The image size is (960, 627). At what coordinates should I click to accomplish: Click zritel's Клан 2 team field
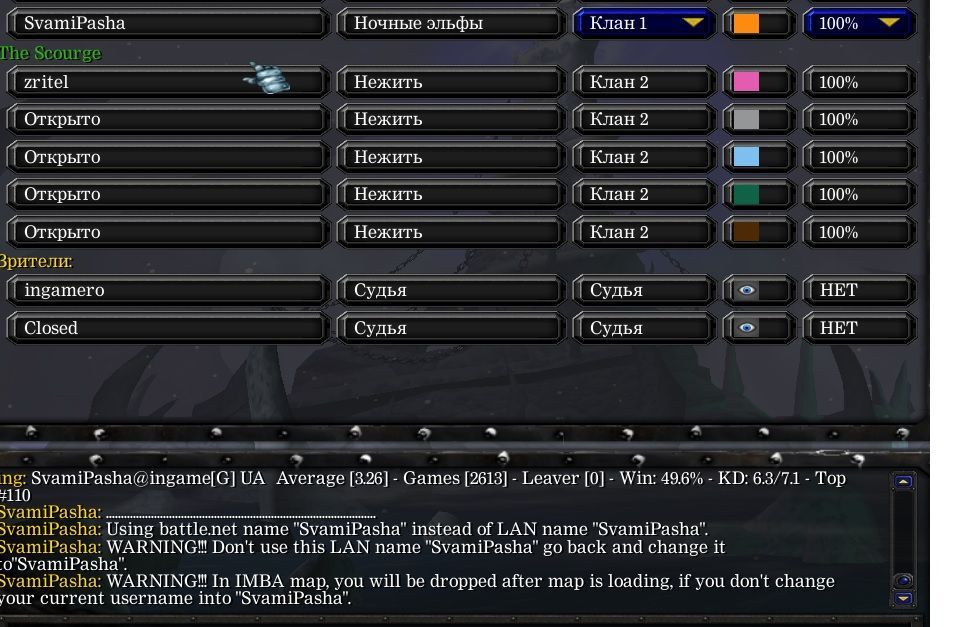click(x=644, y=82)
